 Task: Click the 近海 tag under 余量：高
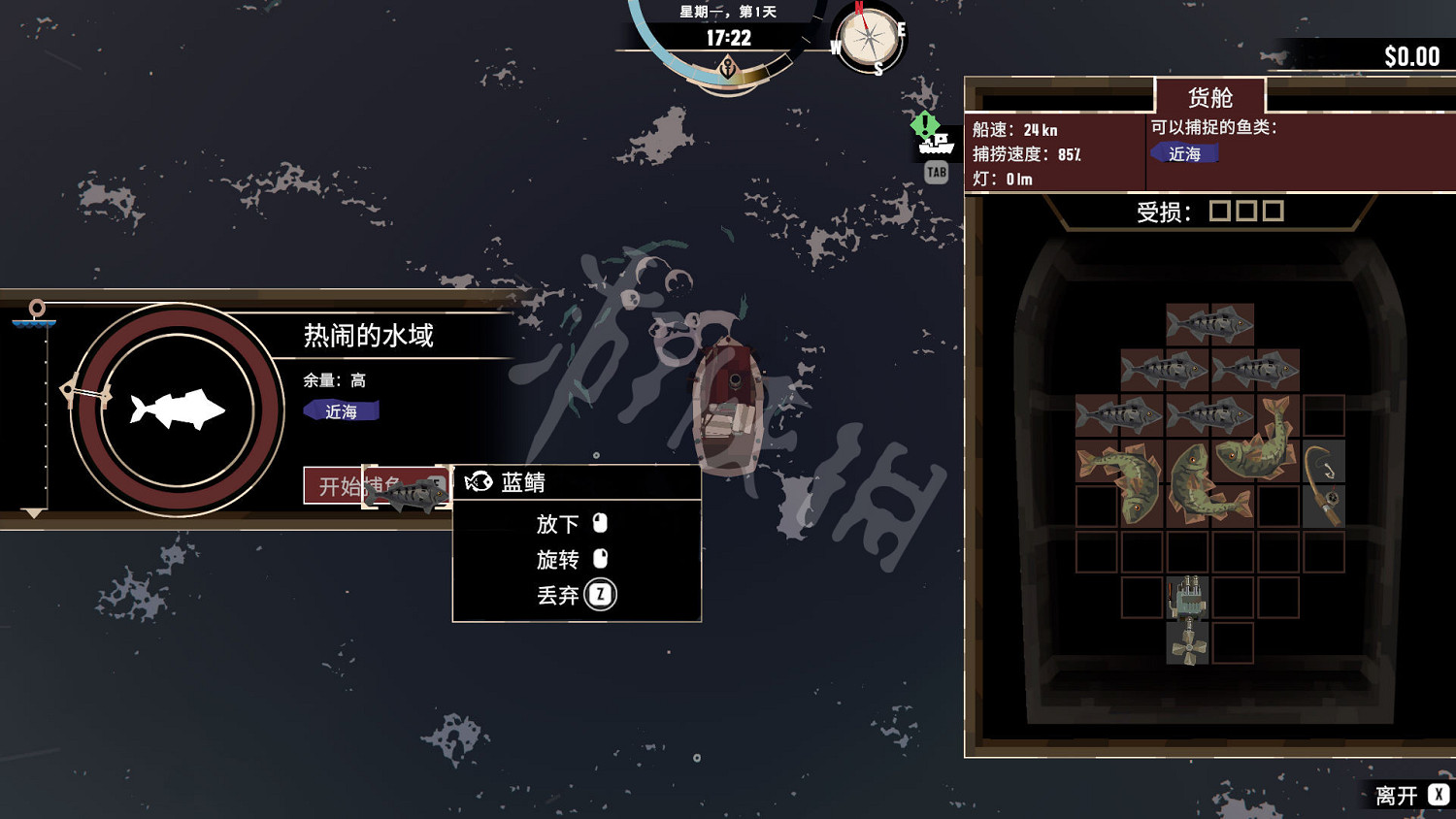(341, 411)
